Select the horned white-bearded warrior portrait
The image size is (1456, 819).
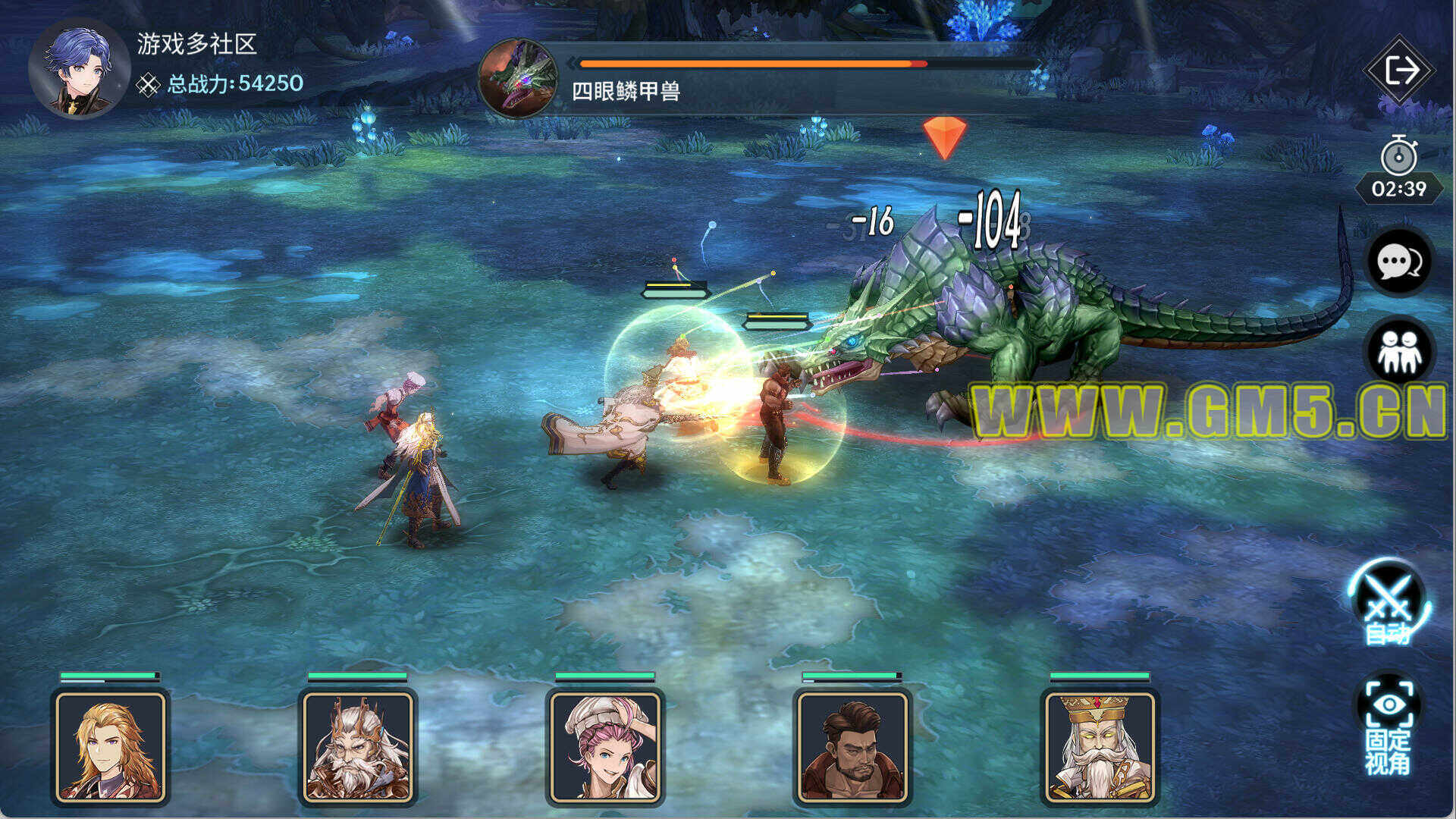[x=358, y=747]
